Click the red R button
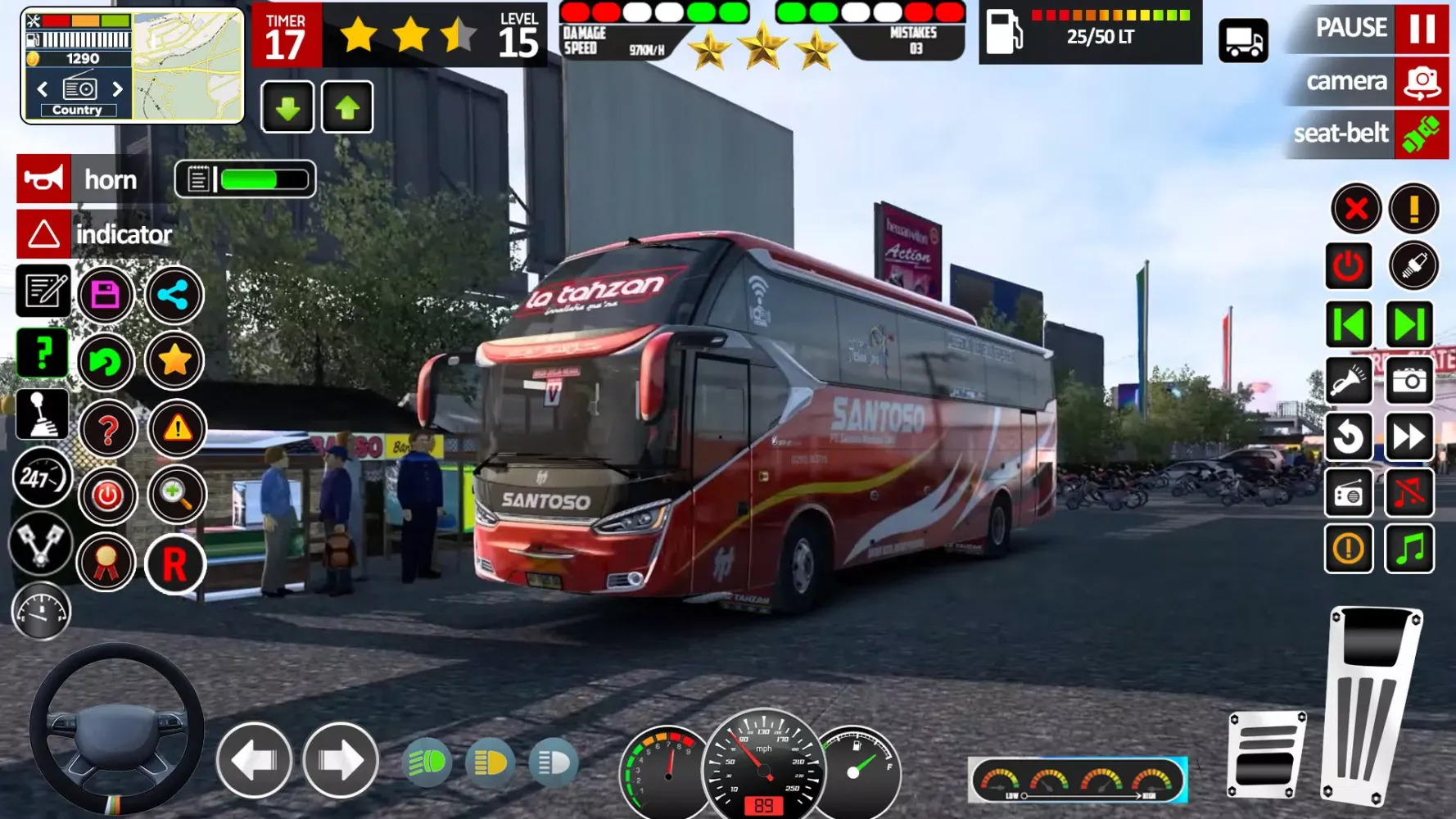The height and width of the screenshot is (819, 1456). tap(174, 564)
